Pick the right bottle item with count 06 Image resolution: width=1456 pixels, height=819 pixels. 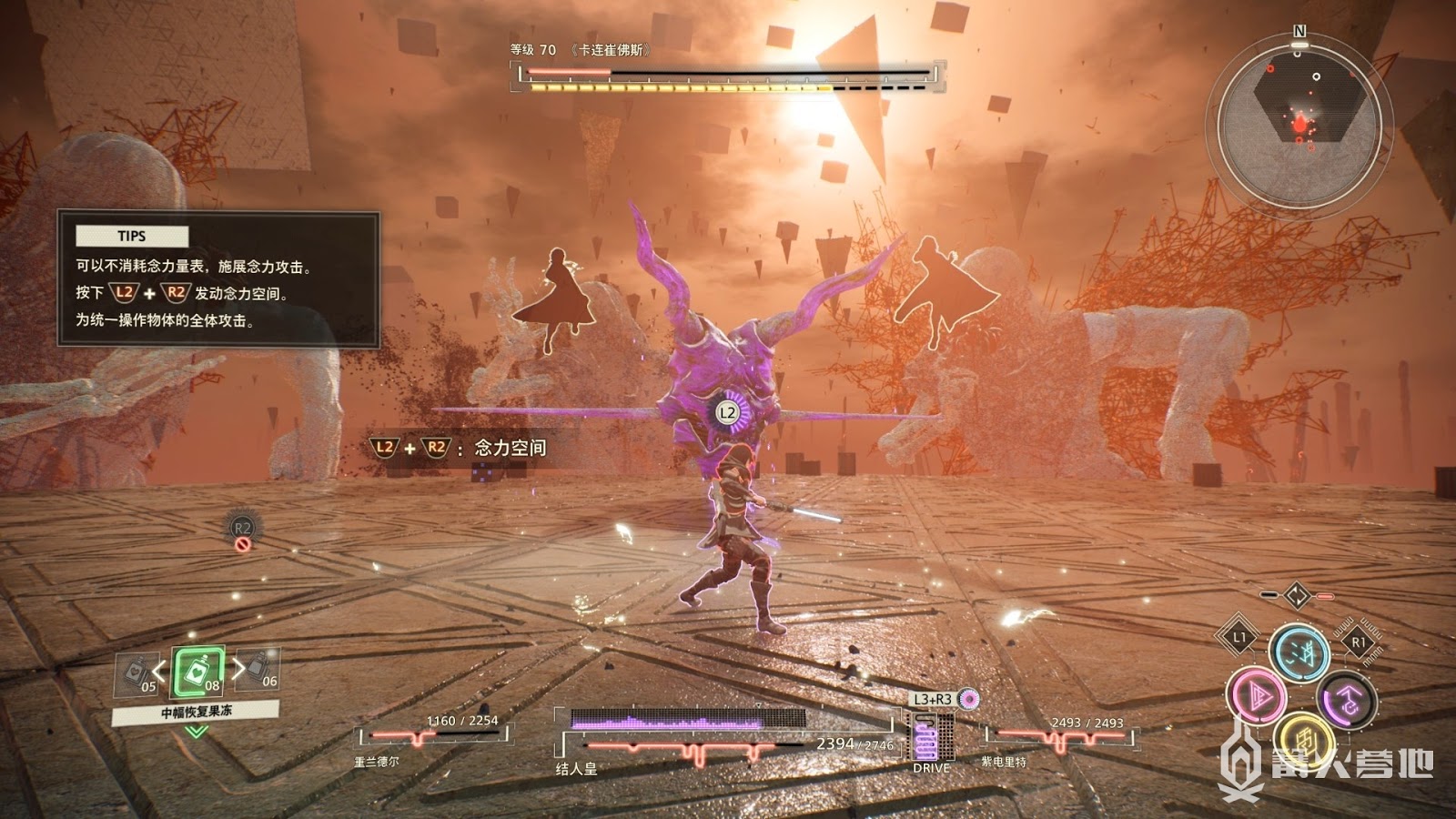(259, 670)
